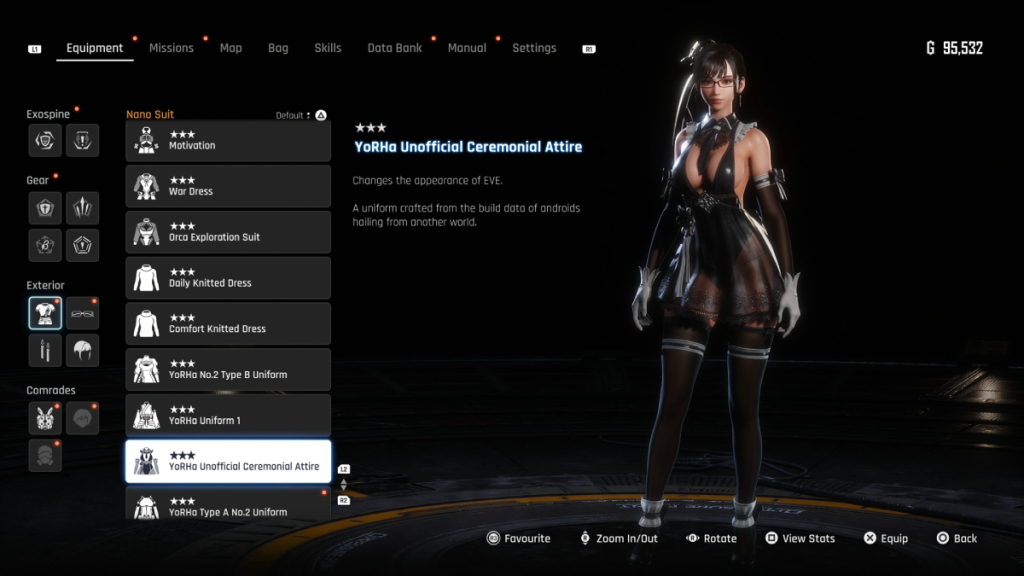
Task: Select YoRHa No.2 Type B Uniform
Action: [x=228, y=371]
